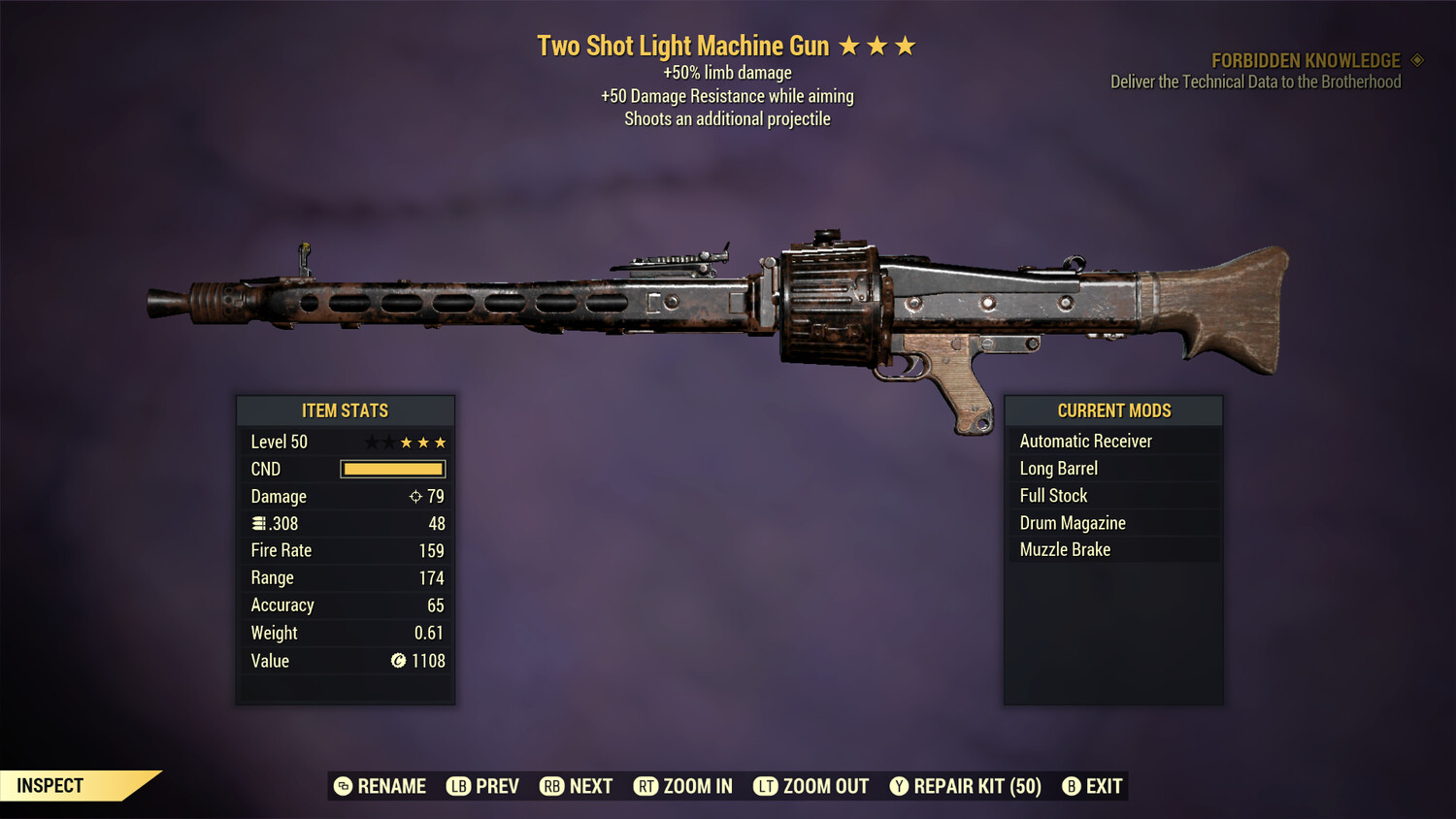Click the caps currency icon beside Value
Screen dimensions: 1456x819
pos(396,661)
